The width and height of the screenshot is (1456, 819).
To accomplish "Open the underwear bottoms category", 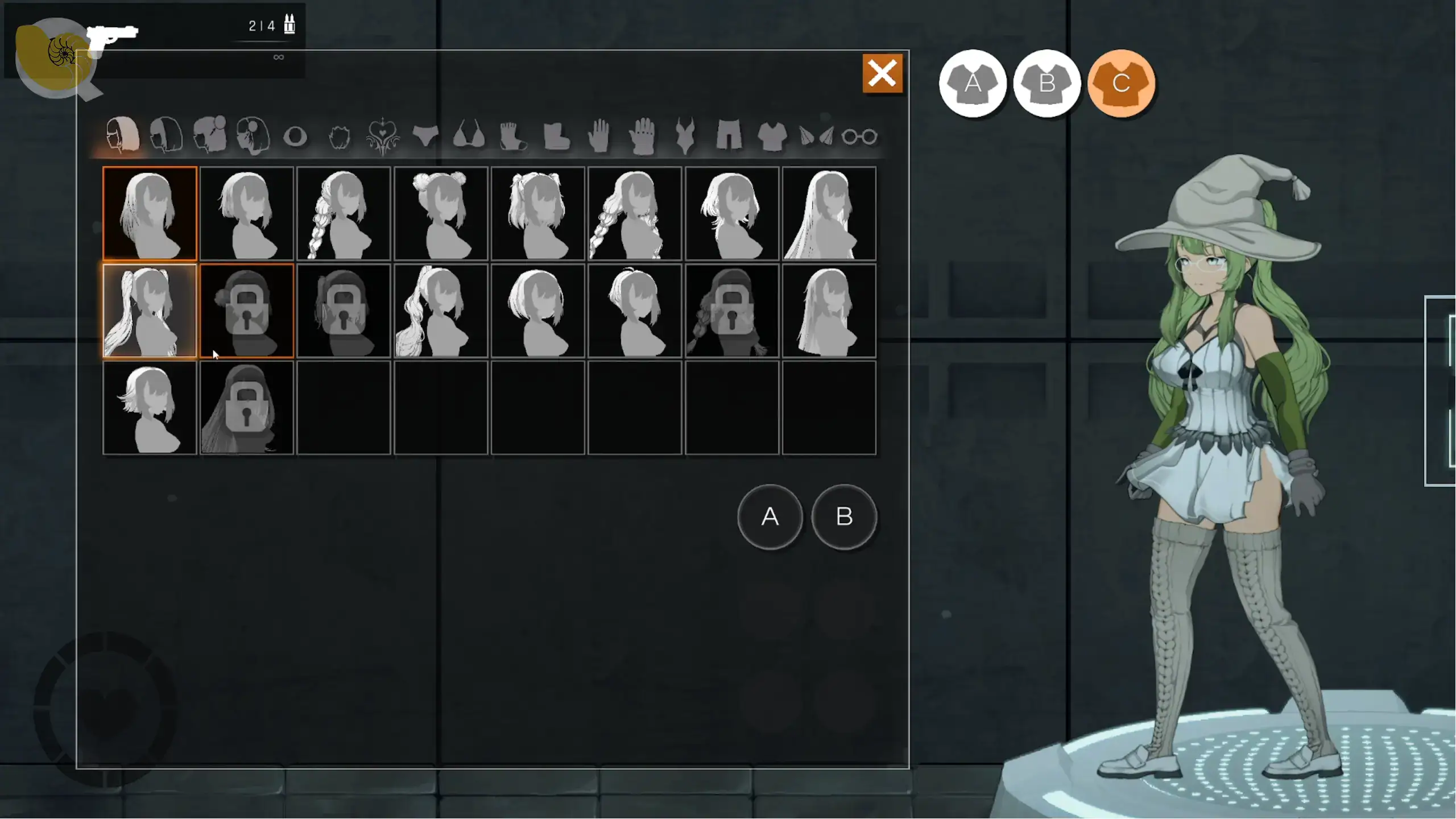I will click(x=425, y=135).
